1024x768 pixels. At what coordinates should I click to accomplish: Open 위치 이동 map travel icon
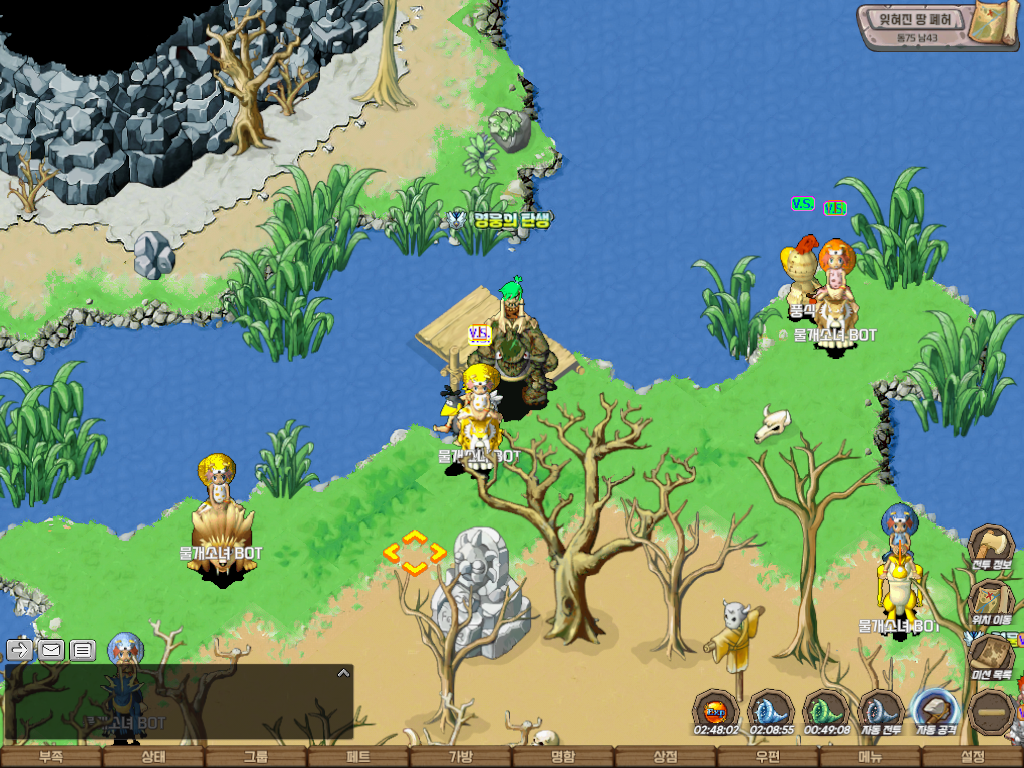coord(991,603)
